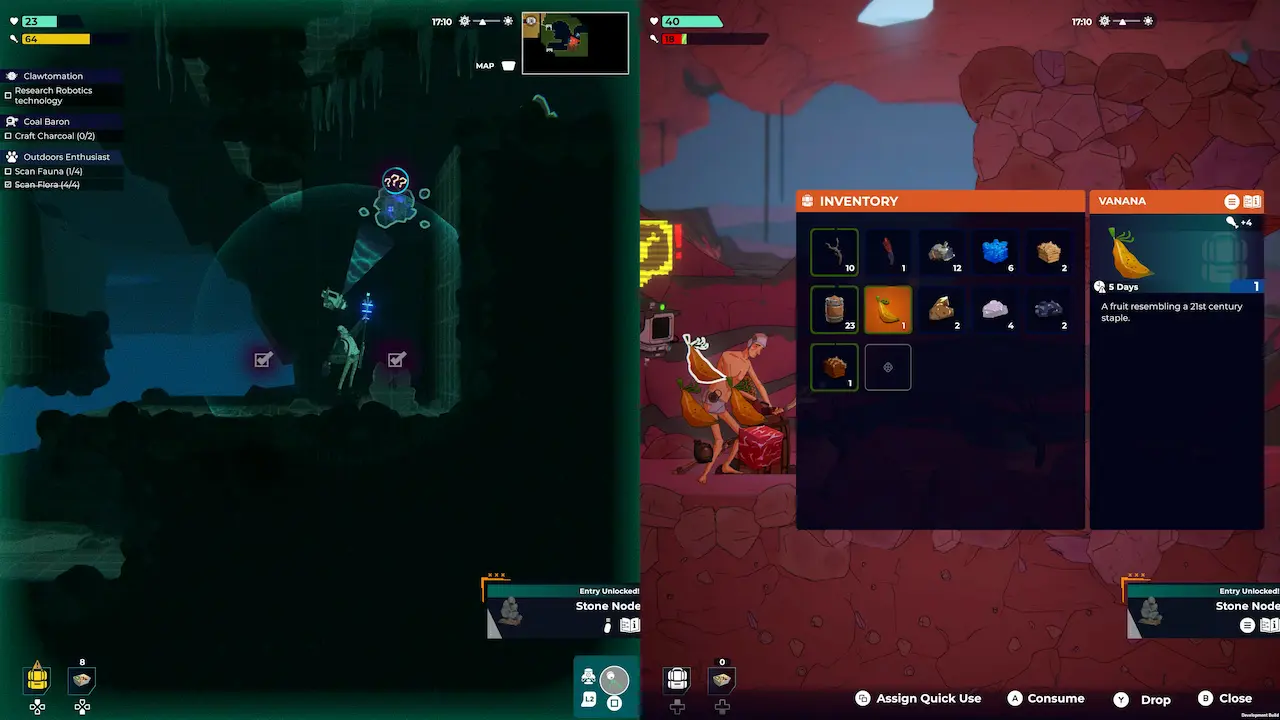This screenshot has width=1280, height=720.
Task: Check the Craft Charcoal (0/2) objective box
Action: pos(7,136)
